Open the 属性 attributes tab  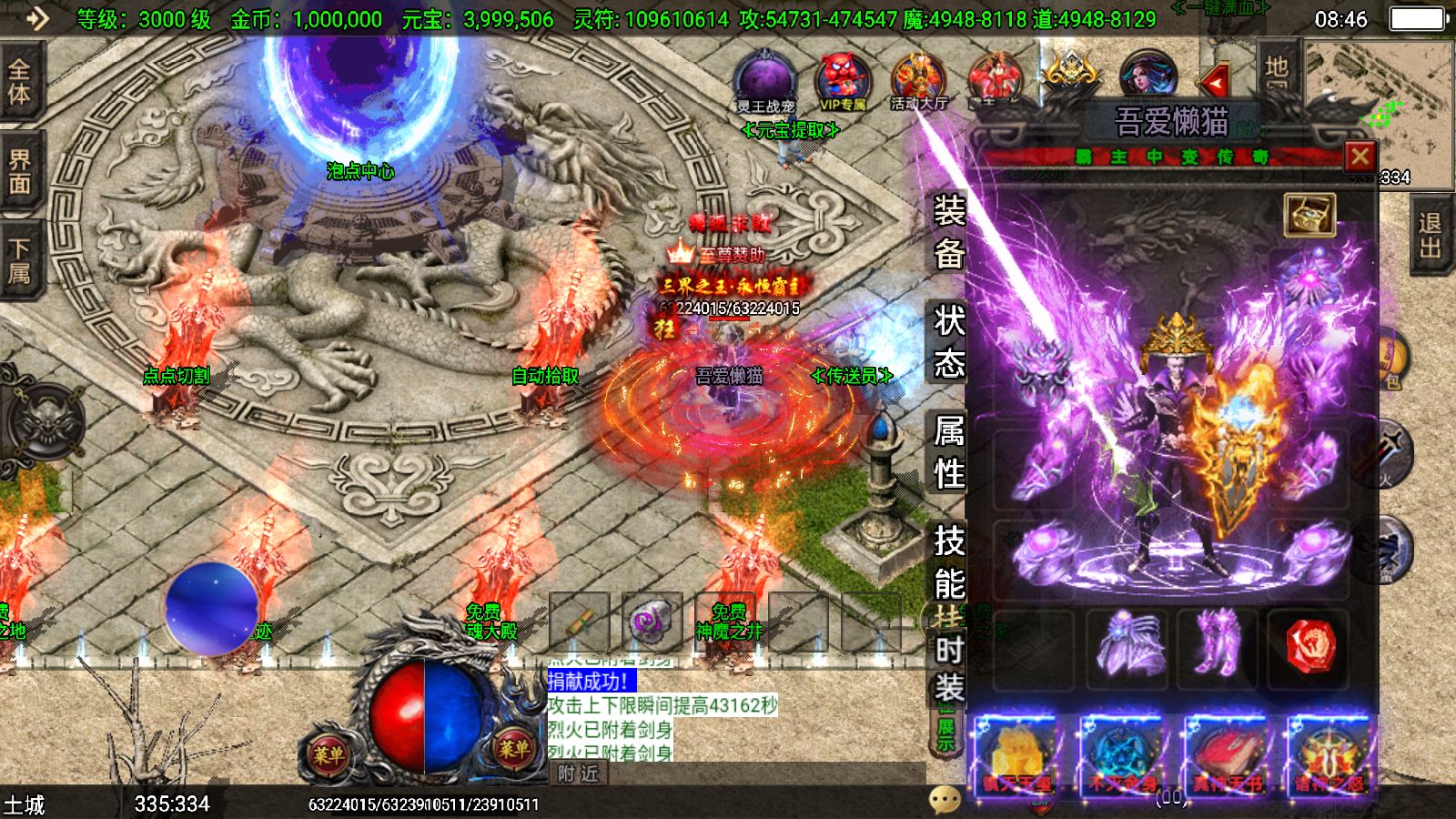pos(948,452)
